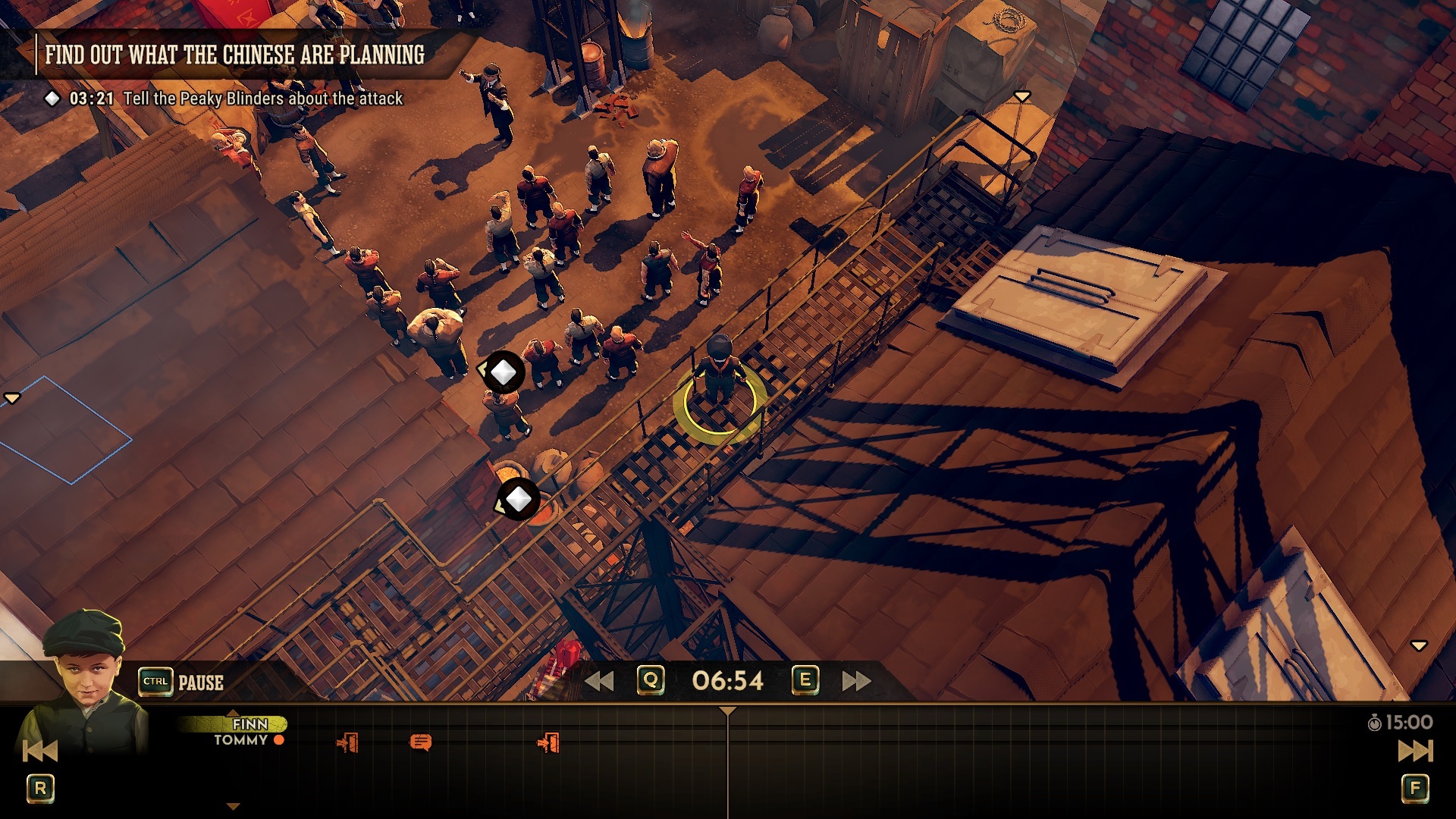
Task: Jump to the start of the timeline
Action: (x=39, y=751)
